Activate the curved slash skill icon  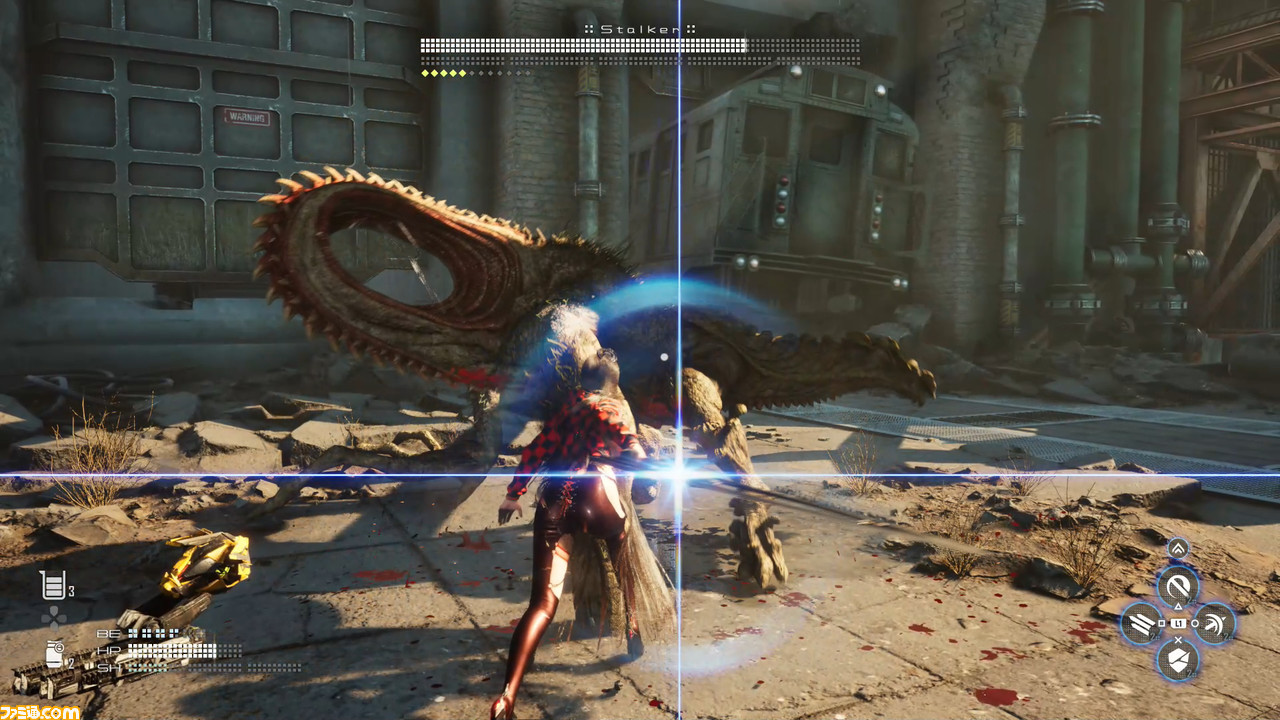click(1178, 585)
